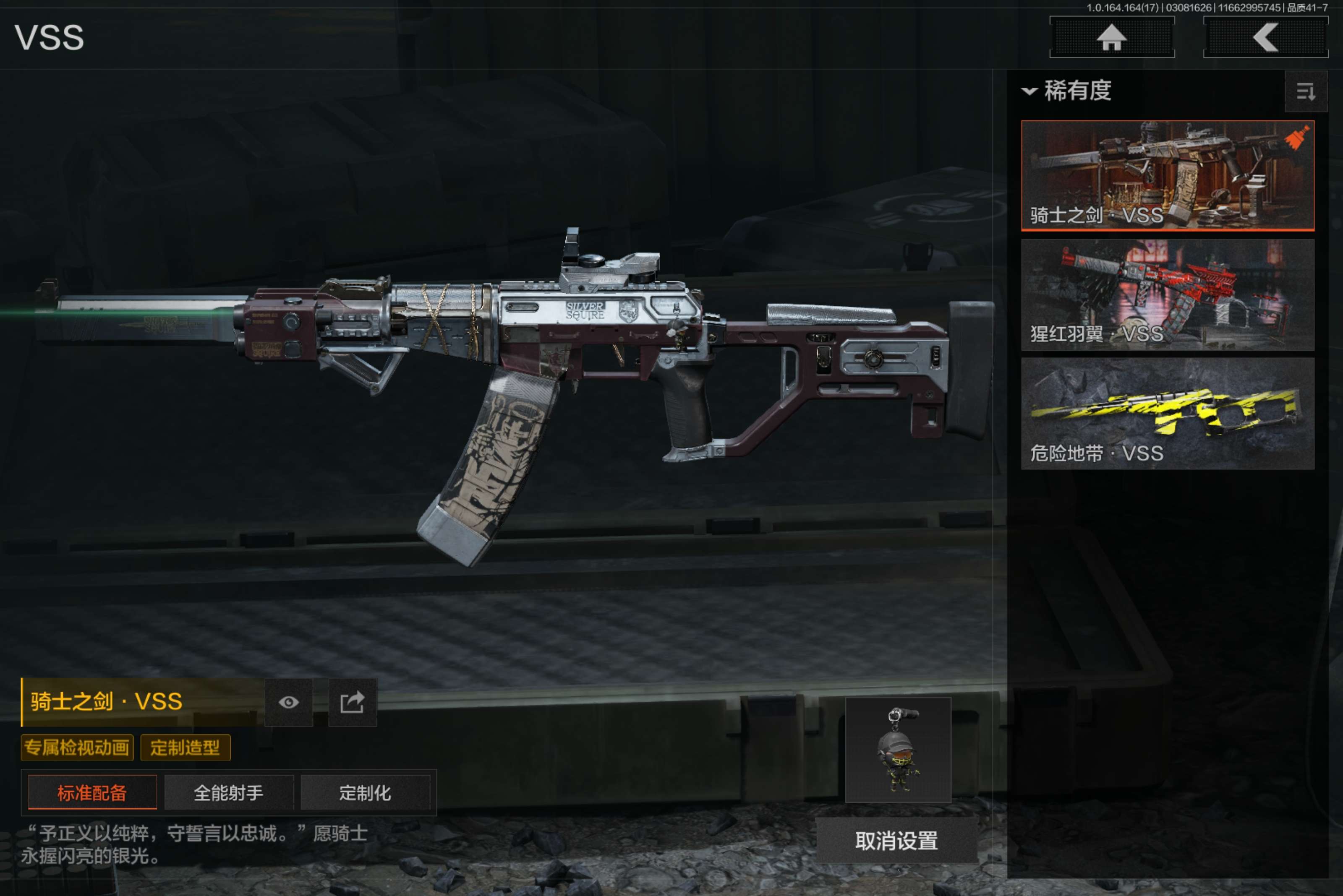Toggle the sort order icon
1343x896 pixels.
(1305, 91)
